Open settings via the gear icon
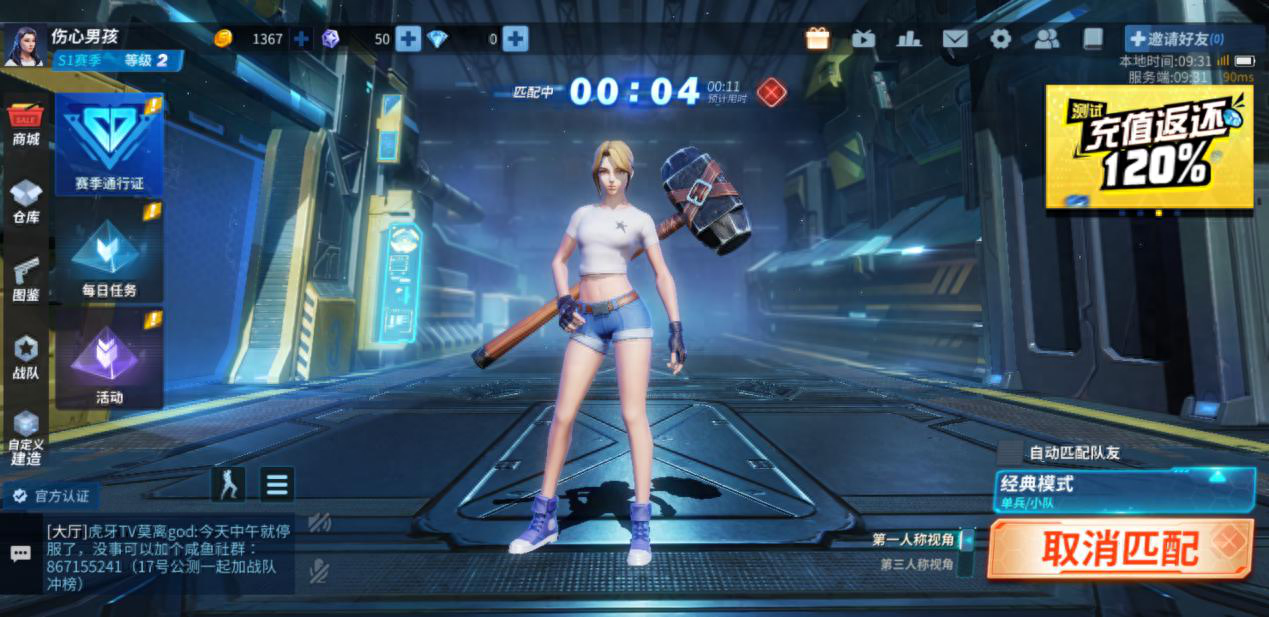The image size is (1269, 617). (x=1000, y=39)
